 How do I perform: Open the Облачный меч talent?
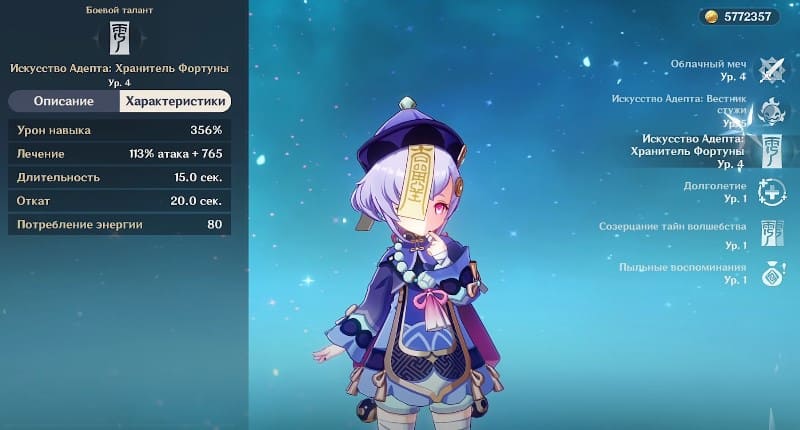coord(771,69)
